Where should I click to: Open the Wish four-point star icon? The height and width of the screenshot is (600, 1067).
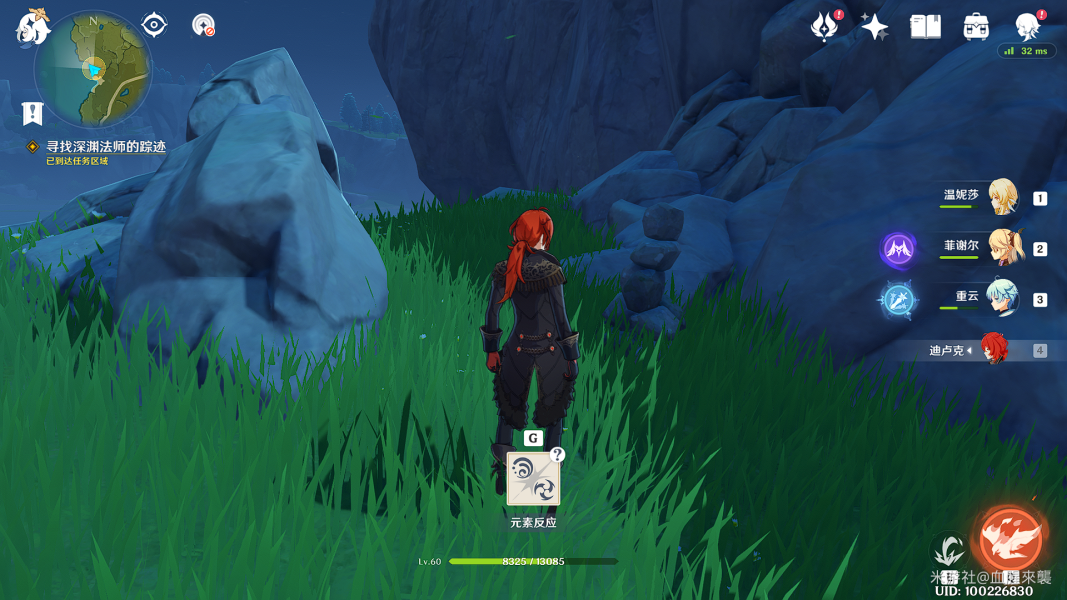tap(875, 27)
